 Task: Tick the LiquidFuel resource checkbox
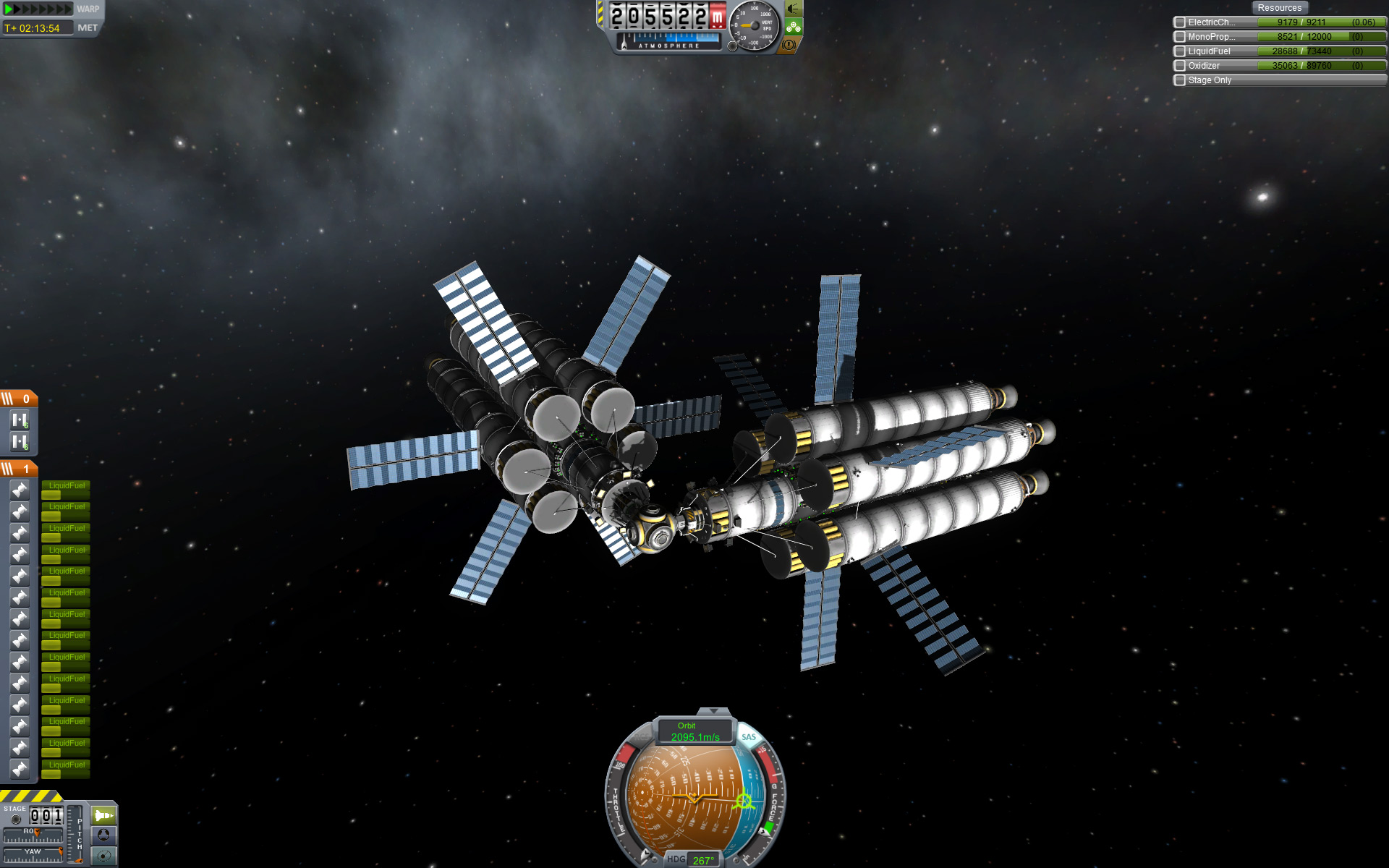pos(1180,51)
